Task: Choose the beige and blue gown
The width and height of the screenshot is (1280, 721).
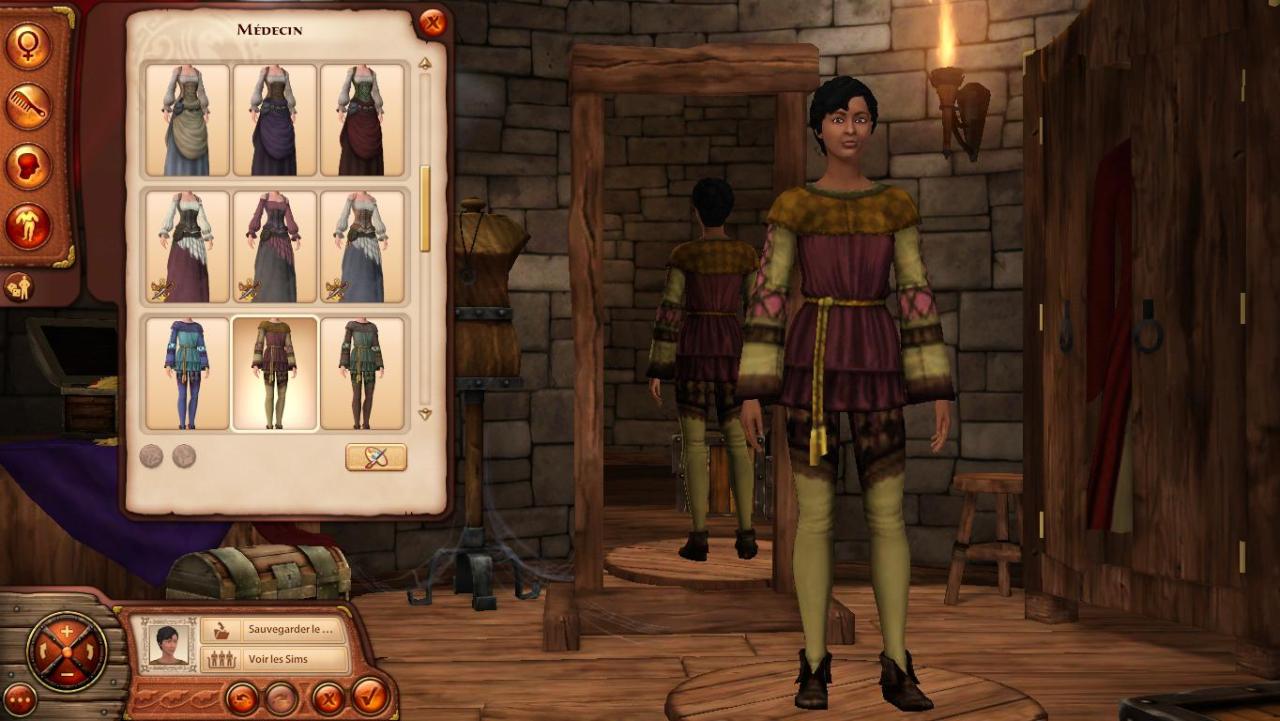Action: coord(187,120)
